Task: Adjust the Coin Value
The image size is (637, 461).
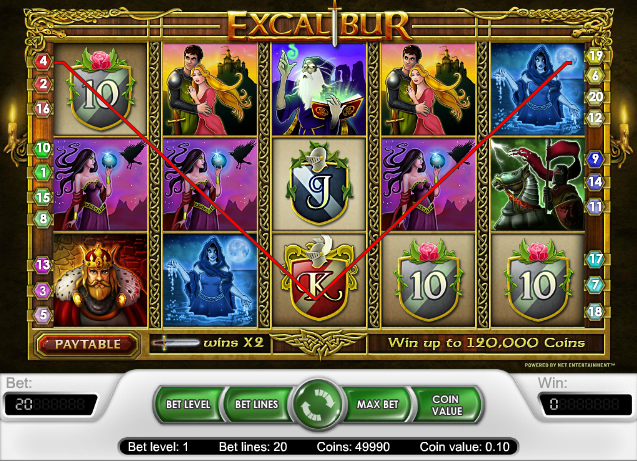Action: (445, 404)
